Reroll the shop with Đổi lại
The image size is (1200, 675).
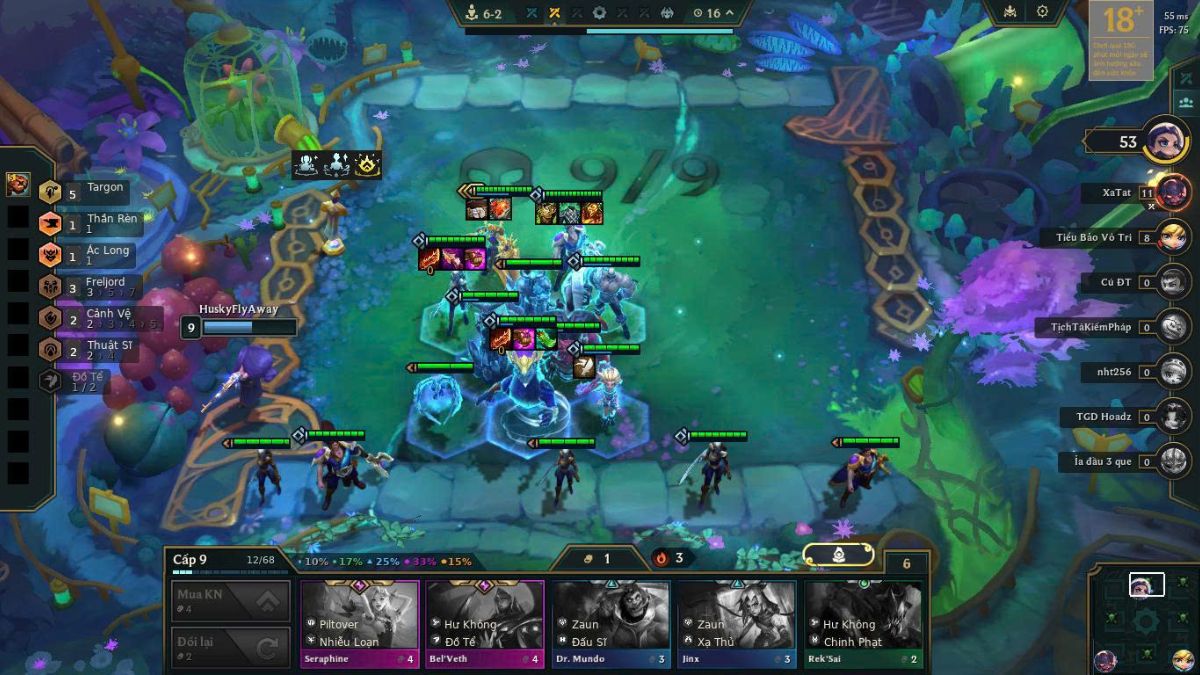pos(231,647)
